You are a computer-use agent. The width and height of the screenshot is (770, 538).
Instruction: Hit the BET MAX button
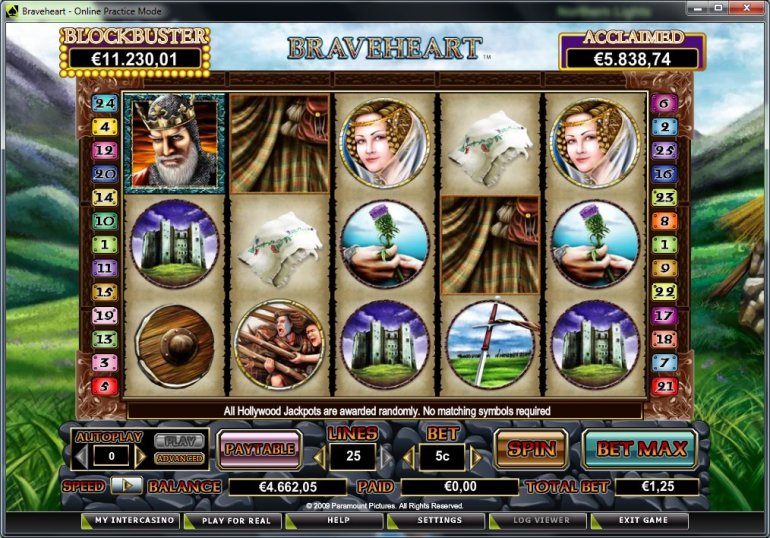[x=641, y=449]
